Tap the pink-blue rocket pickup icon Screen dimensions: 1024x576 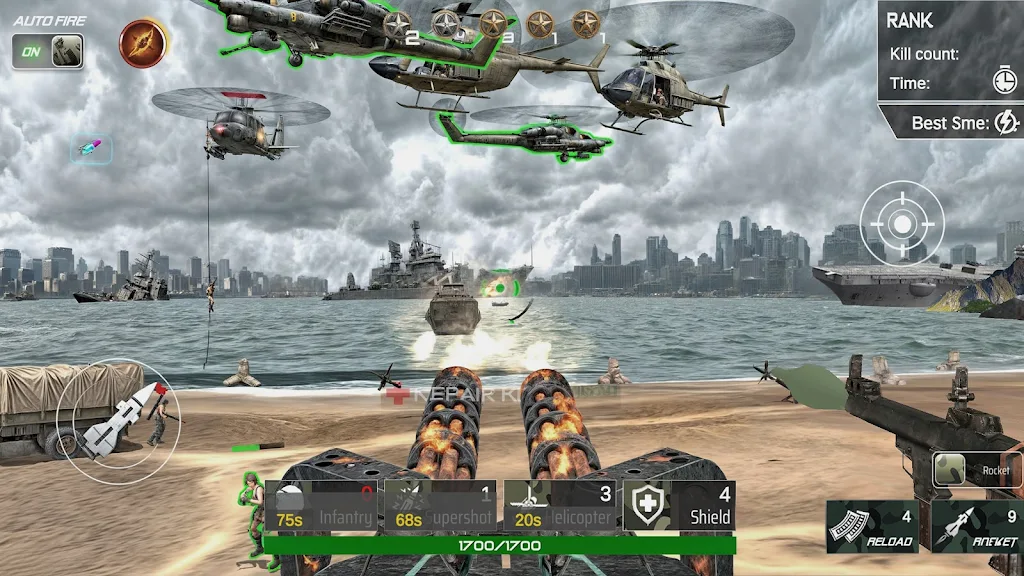91,149
